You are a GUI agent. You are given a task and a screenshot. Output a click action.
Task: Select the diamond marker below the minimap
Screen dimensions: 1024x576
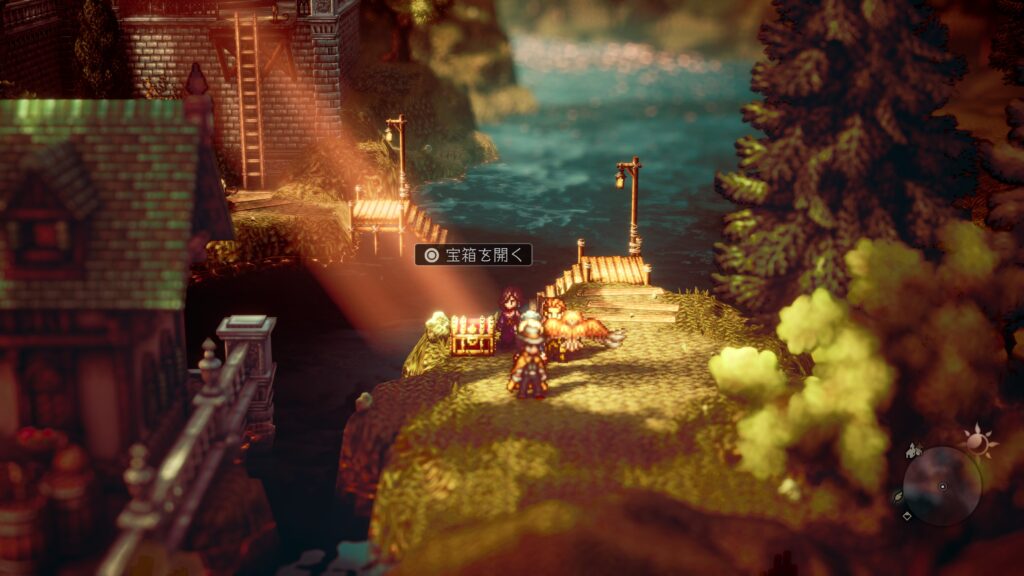907,516
